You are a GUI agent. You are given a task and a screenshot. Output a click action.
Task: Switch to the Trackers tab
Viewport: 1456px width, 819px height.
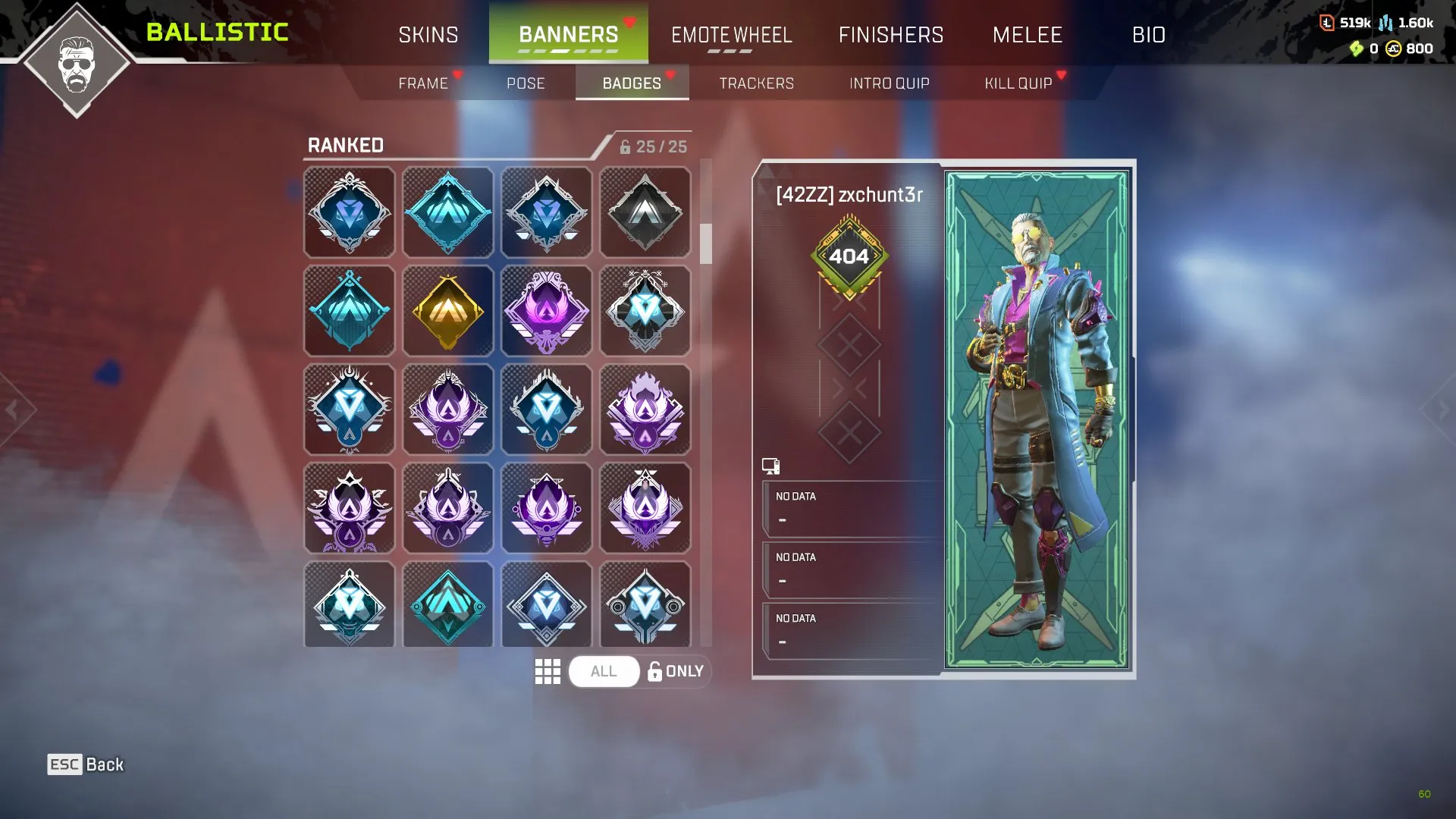[756, 83]
